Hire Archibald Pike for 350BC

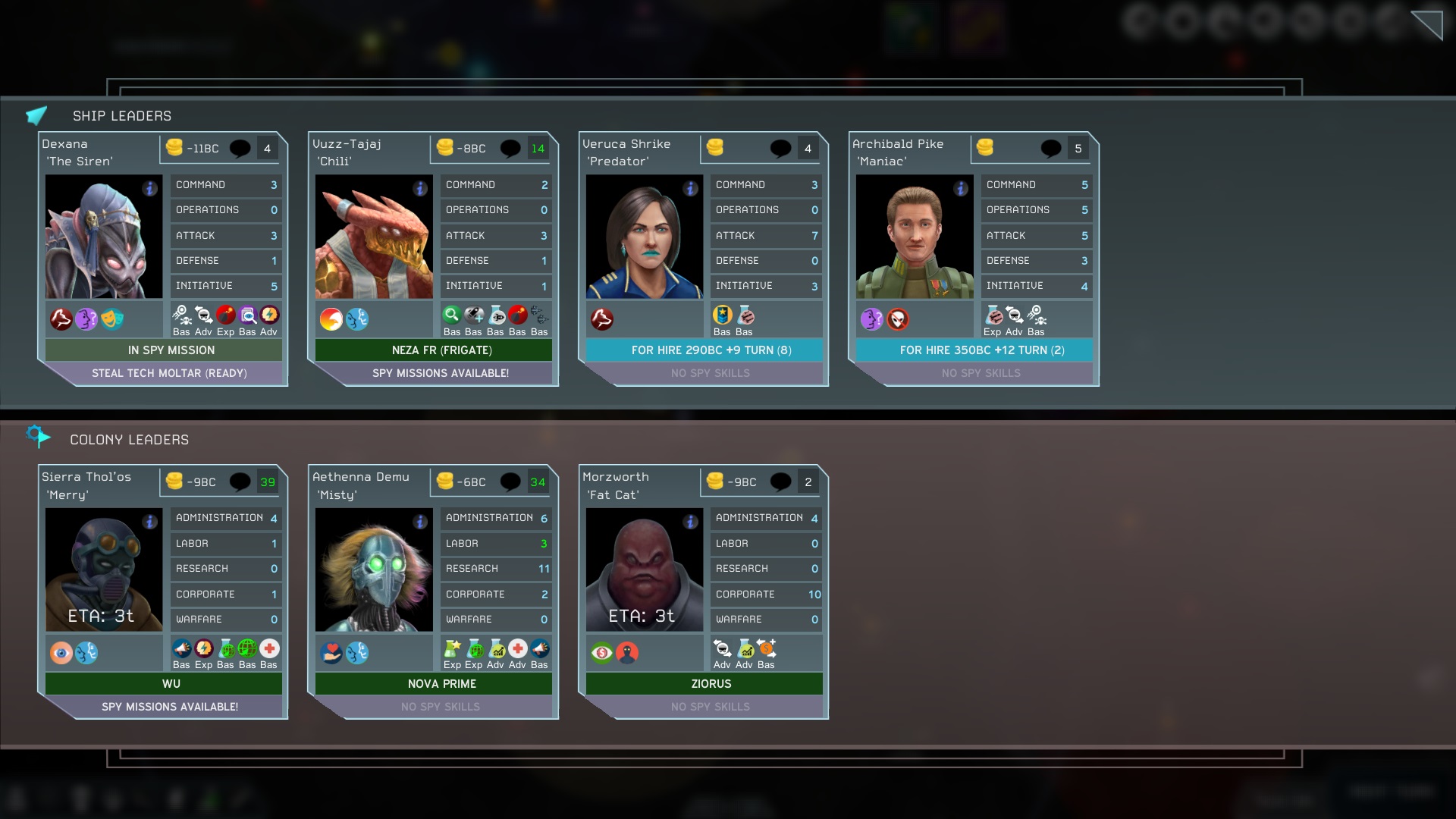pos(981,350)
